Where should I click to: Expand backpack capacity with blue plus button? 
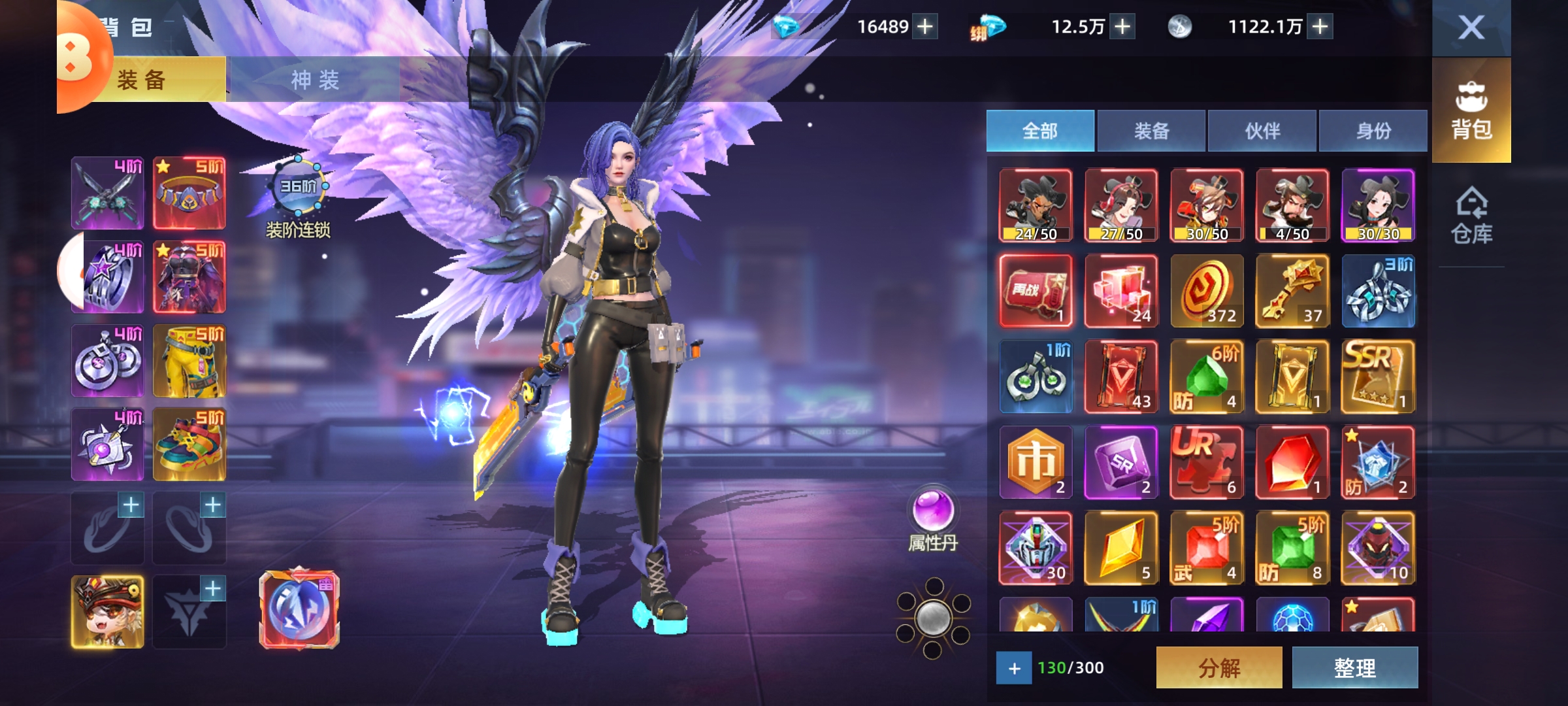point(1014,668)
